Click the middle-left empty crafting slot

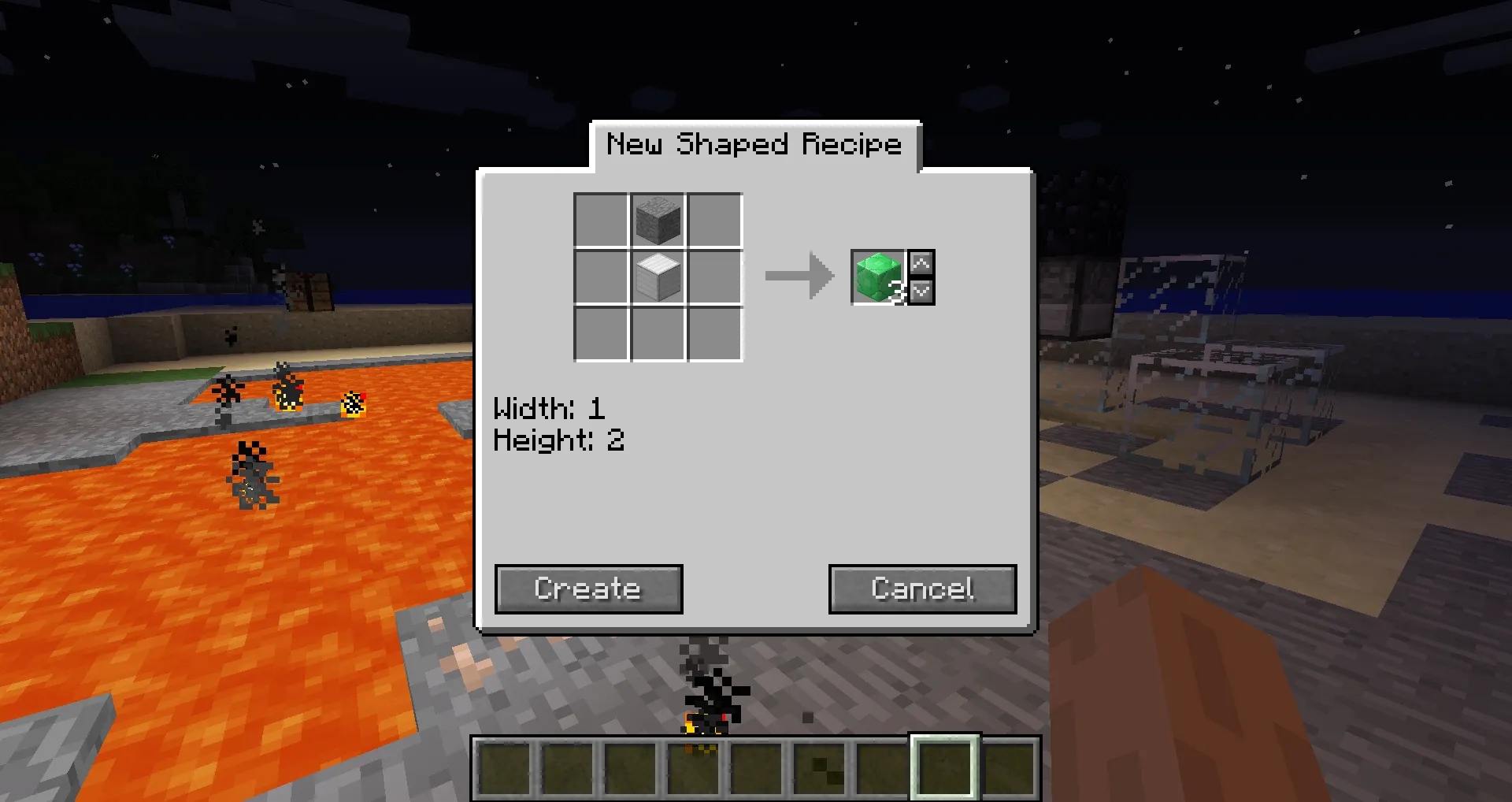pyautogui.click(x=601, y=277)
